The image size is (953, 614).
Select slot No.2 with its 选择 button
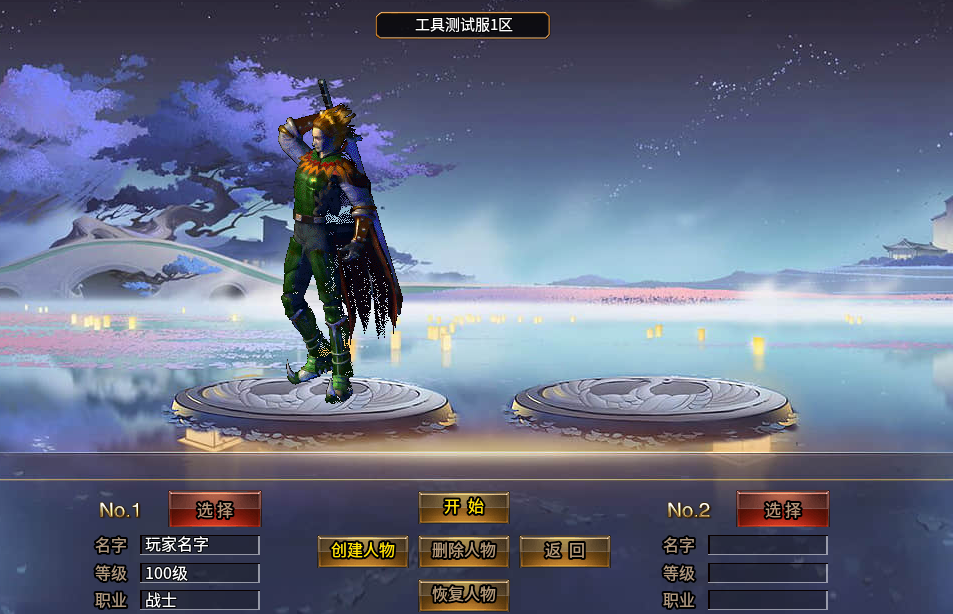click(782, 510)
